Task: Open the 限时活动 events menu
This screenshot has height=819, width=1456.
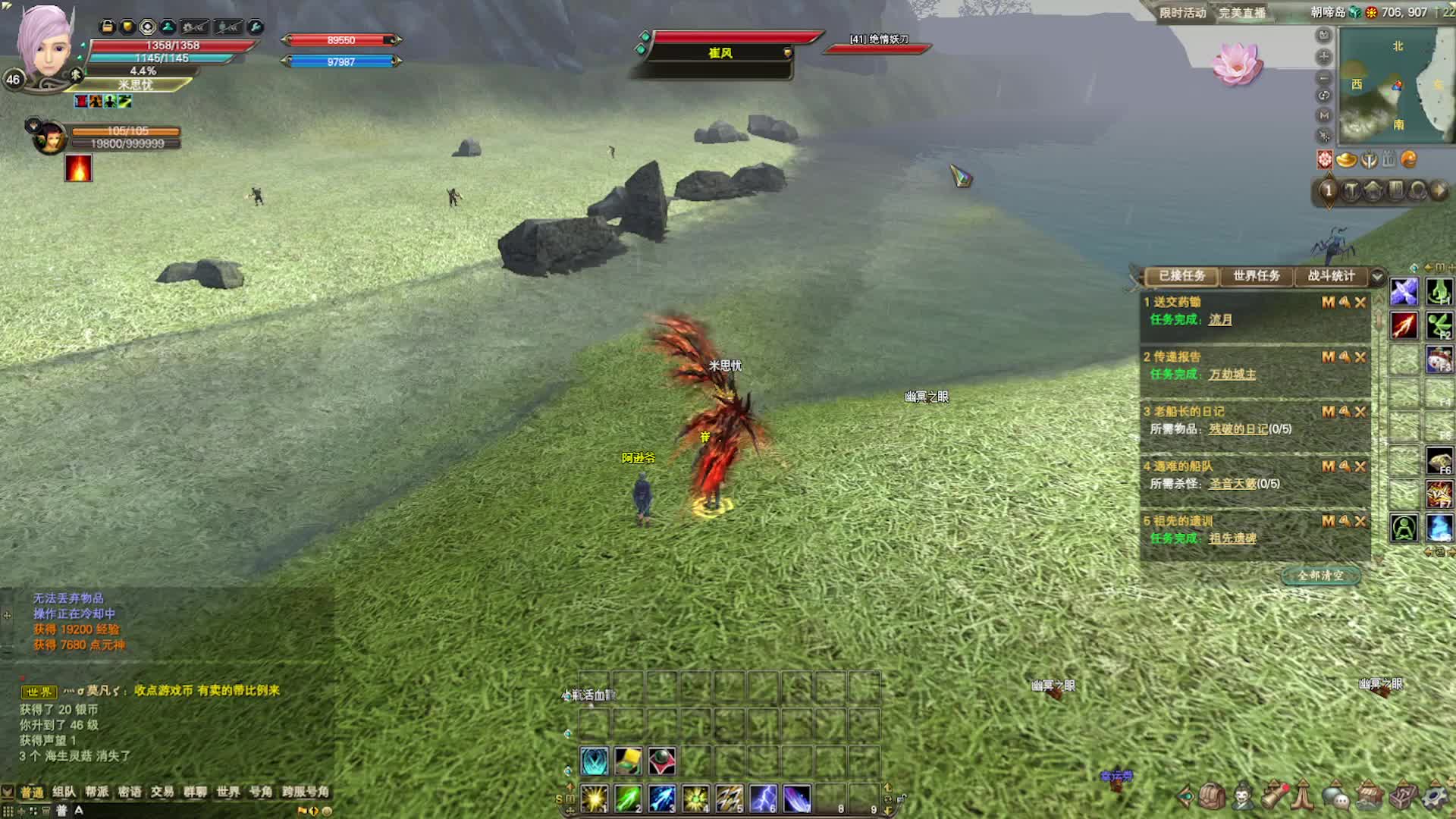Action: (1182, 13)
